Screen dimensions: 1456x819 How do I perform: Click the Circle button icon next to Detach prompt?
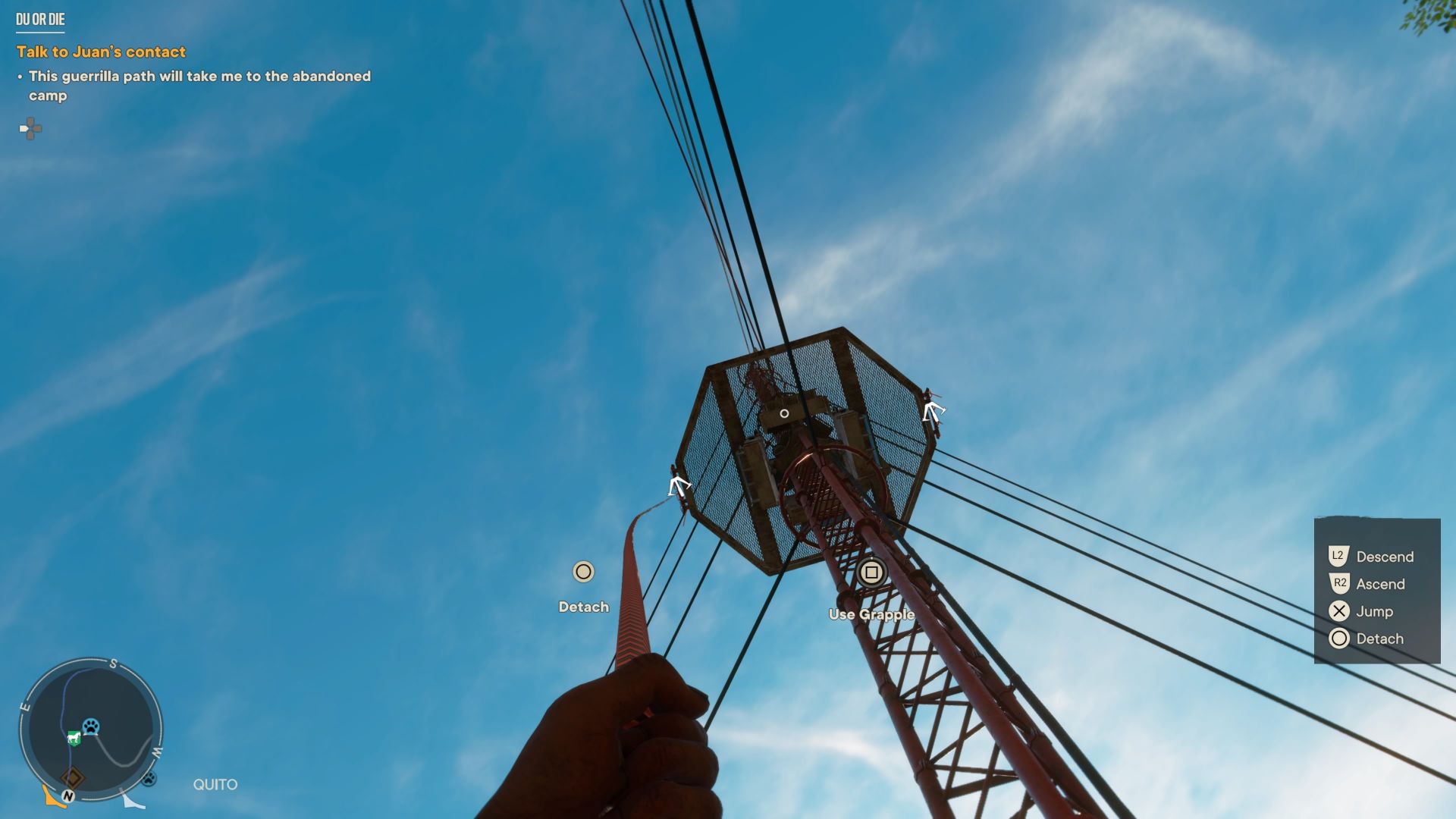582,573
